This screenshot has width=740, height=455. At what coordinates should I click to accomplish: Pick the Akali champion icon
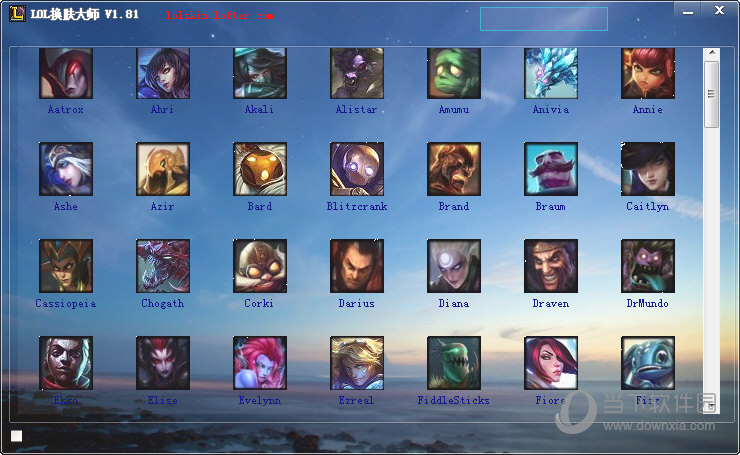click(x=260, y=73)
